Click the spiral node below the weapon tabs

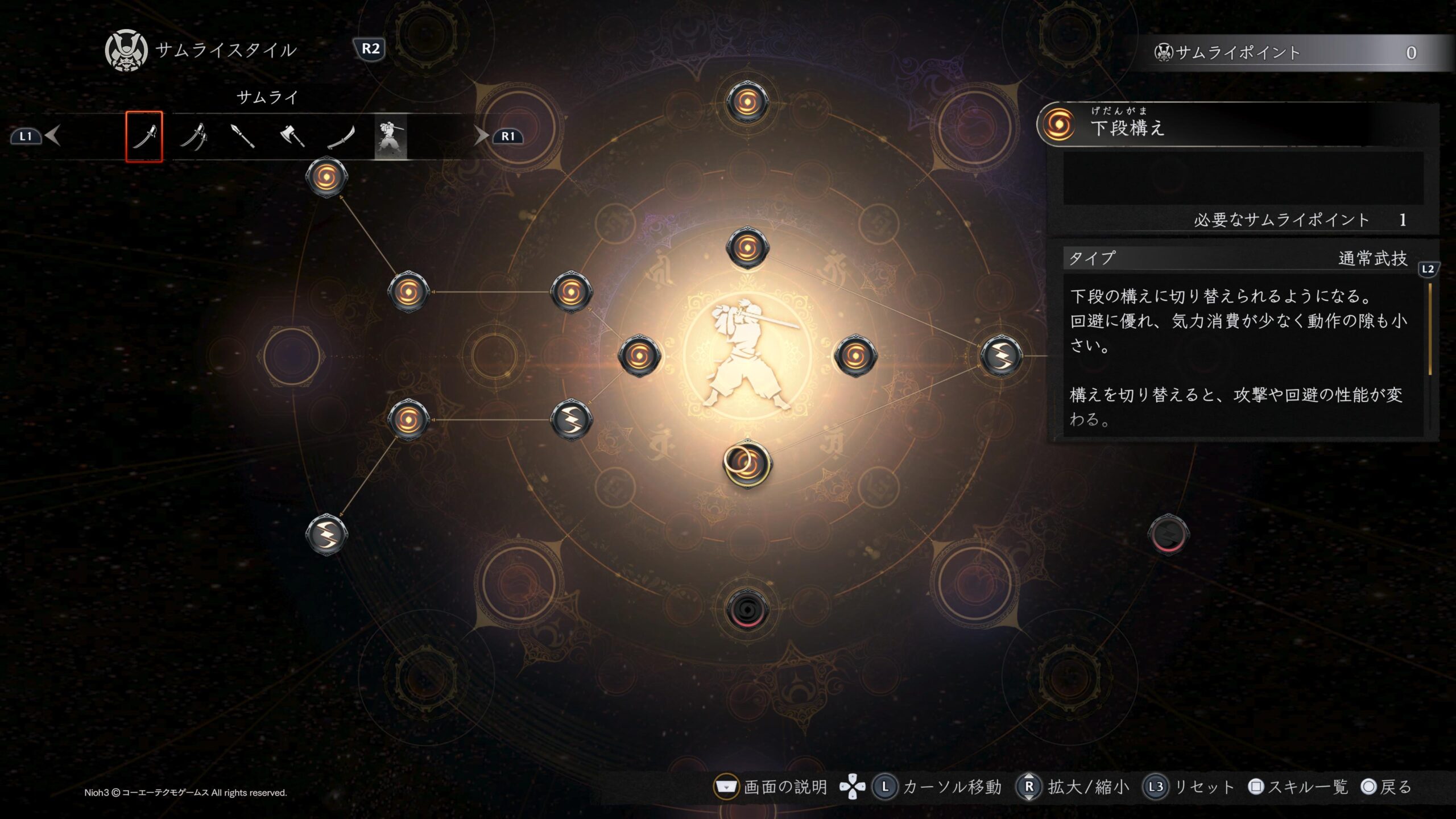(326, 177)
